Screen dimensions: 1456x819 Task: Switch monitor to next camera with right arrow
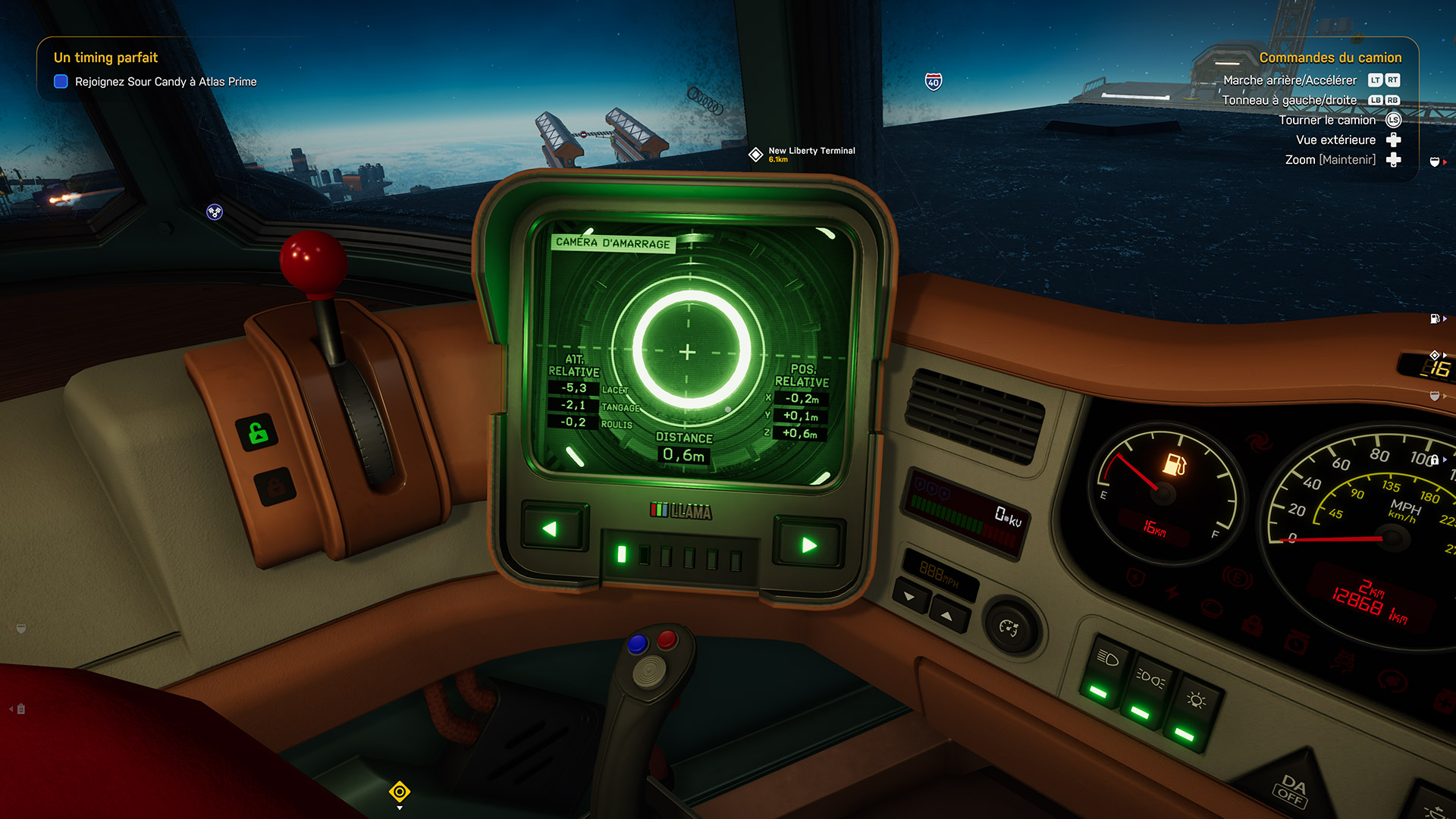click(x=808, y=544)
